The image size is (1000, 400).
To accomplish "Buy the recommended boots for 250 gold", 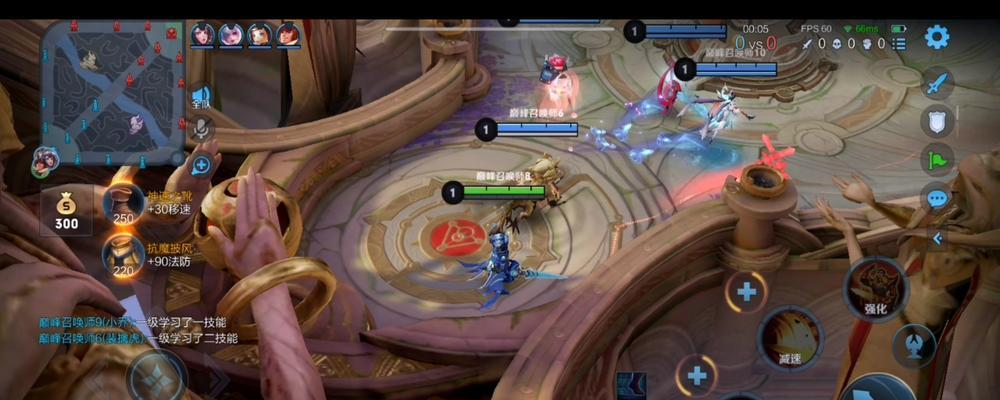I will tap(124, 204).
